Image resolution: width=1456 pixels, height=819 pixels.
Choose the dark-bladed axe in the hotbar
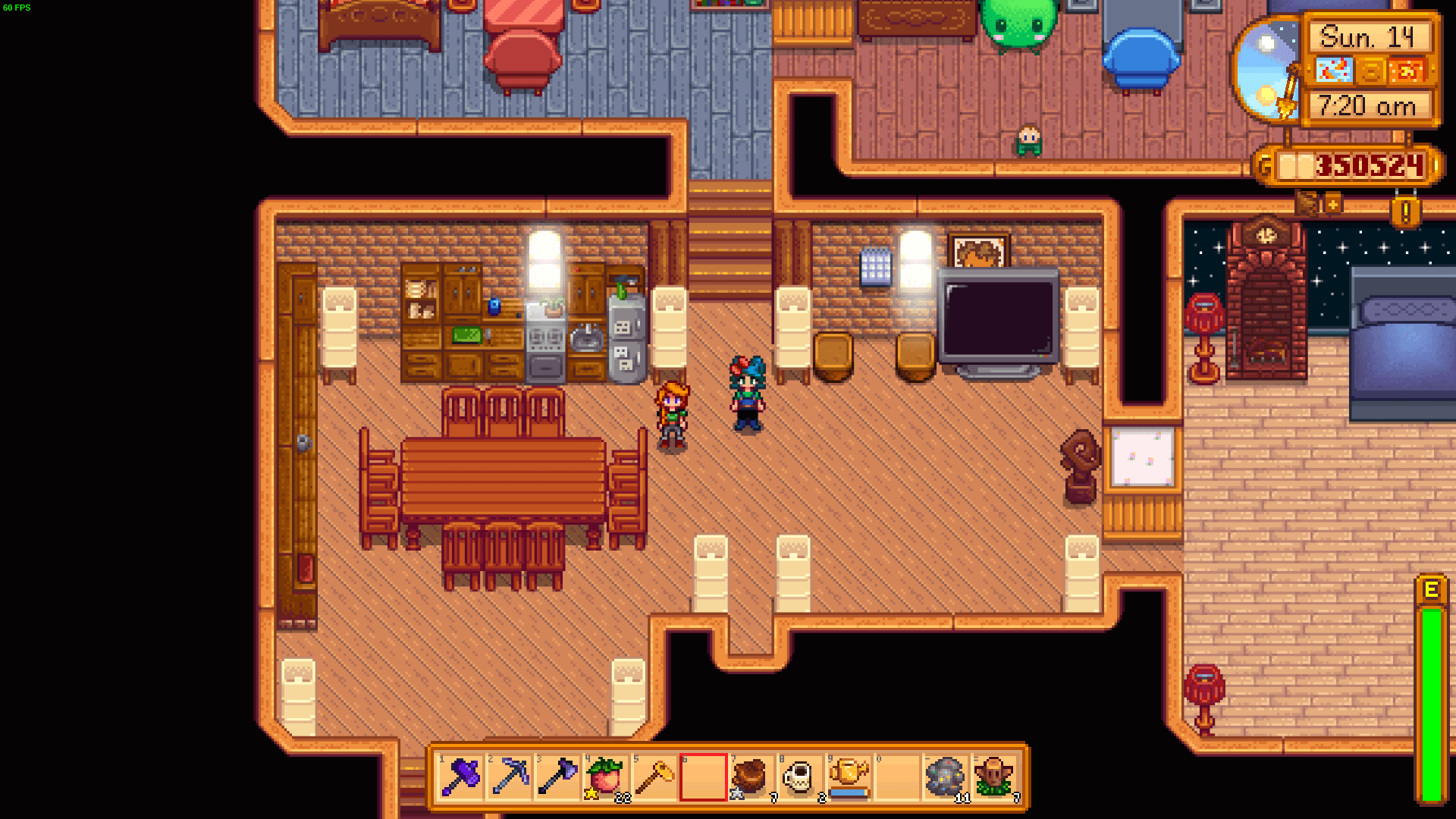click(x=558, y=777)
